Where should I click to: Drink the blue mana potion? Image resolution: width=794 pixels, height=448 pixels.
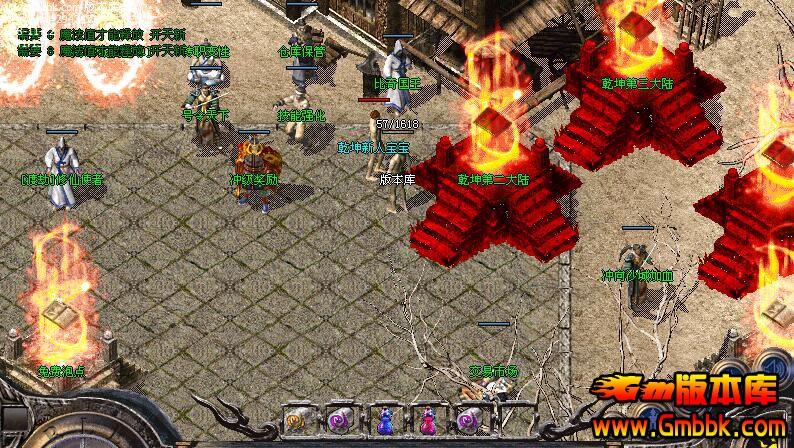[x=384, y=421]
